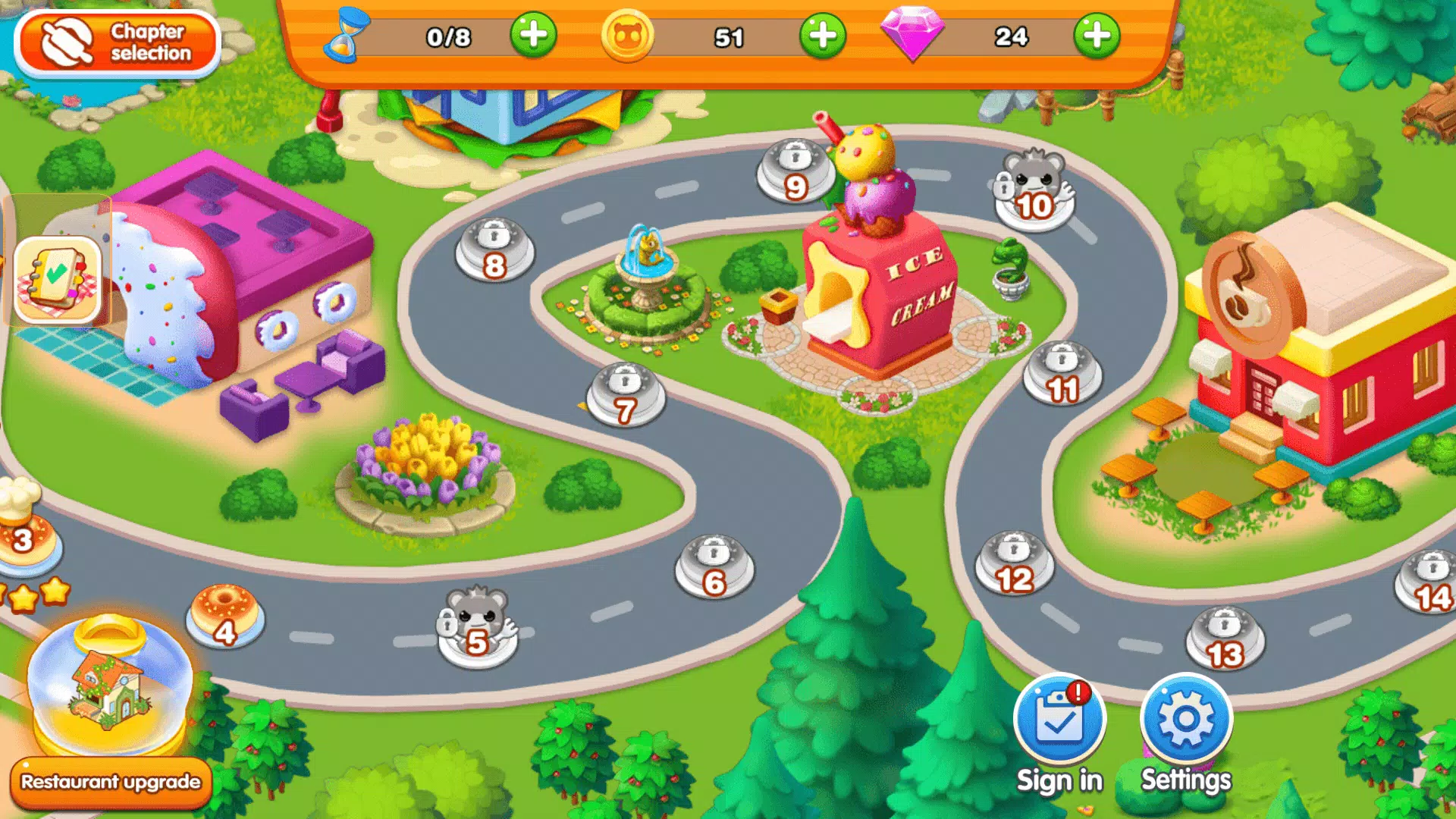This screenshot has height=819, width=1456.
Task: Tap locked level 7 on the road
Action: click(623, 393)
